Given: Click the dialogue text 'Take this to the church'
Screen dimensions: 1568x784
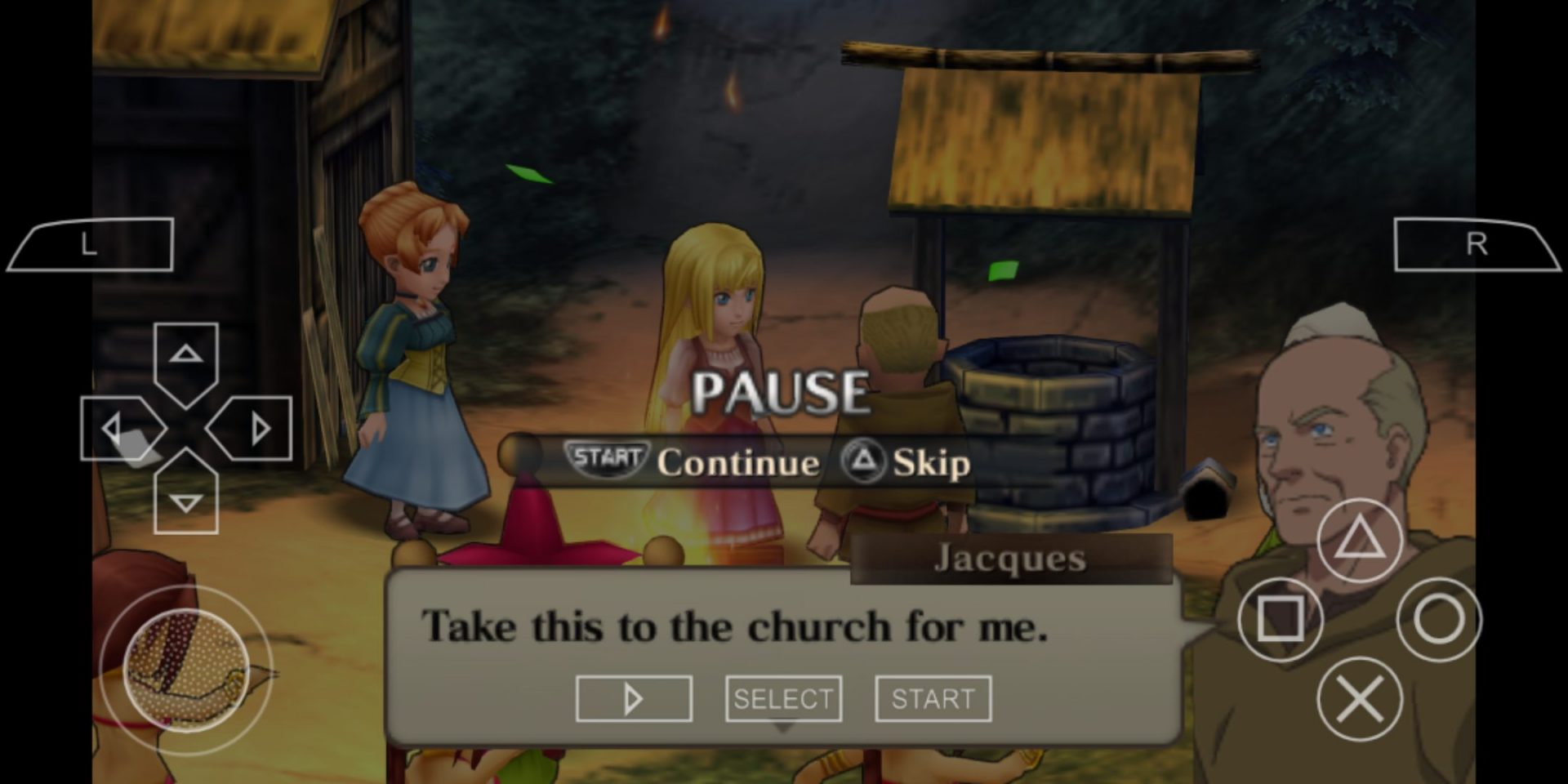Looking at the screenshot, I should pos(735,626).
